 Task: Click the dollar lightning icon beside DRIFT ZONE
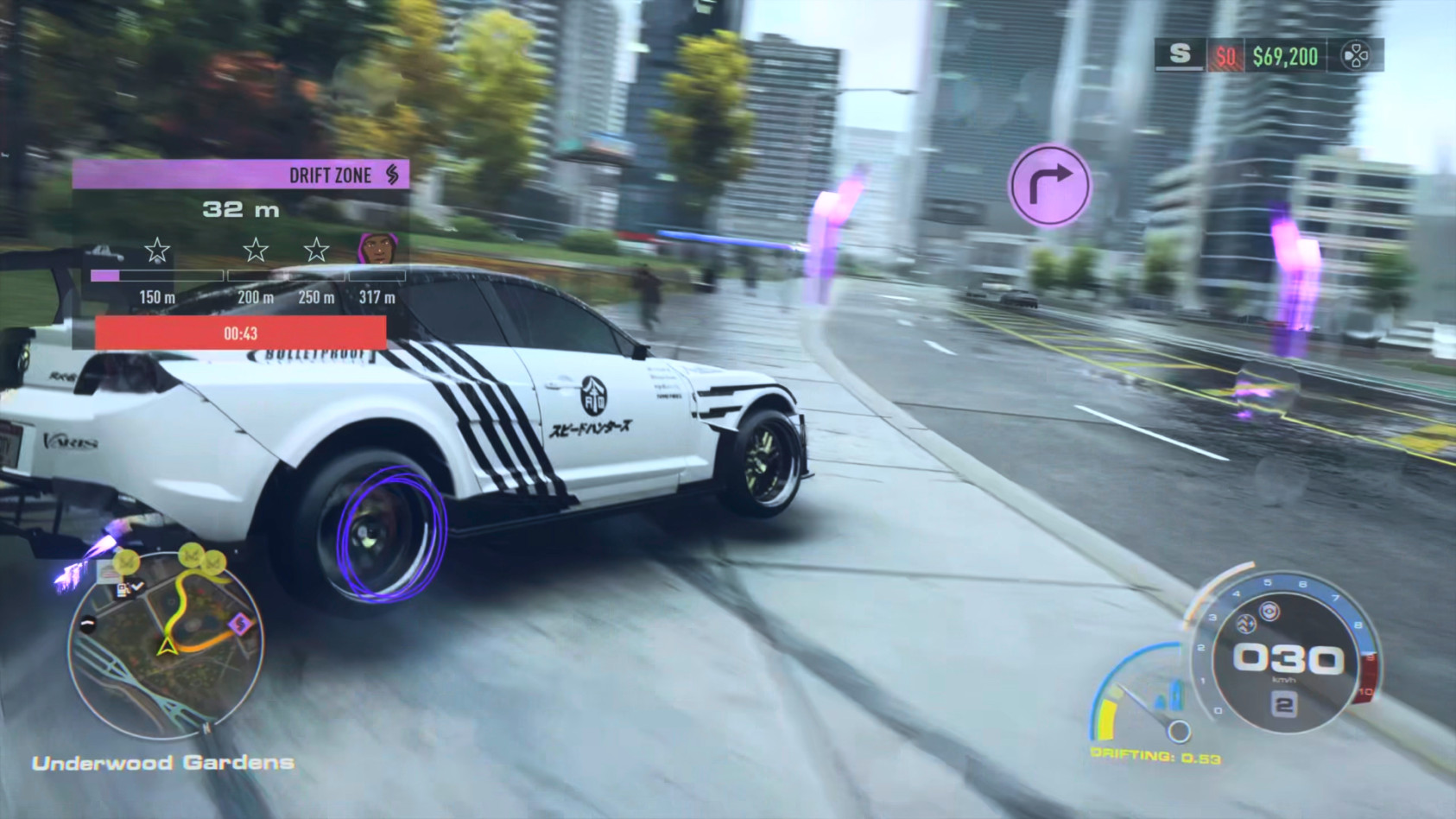pos(393,175)
